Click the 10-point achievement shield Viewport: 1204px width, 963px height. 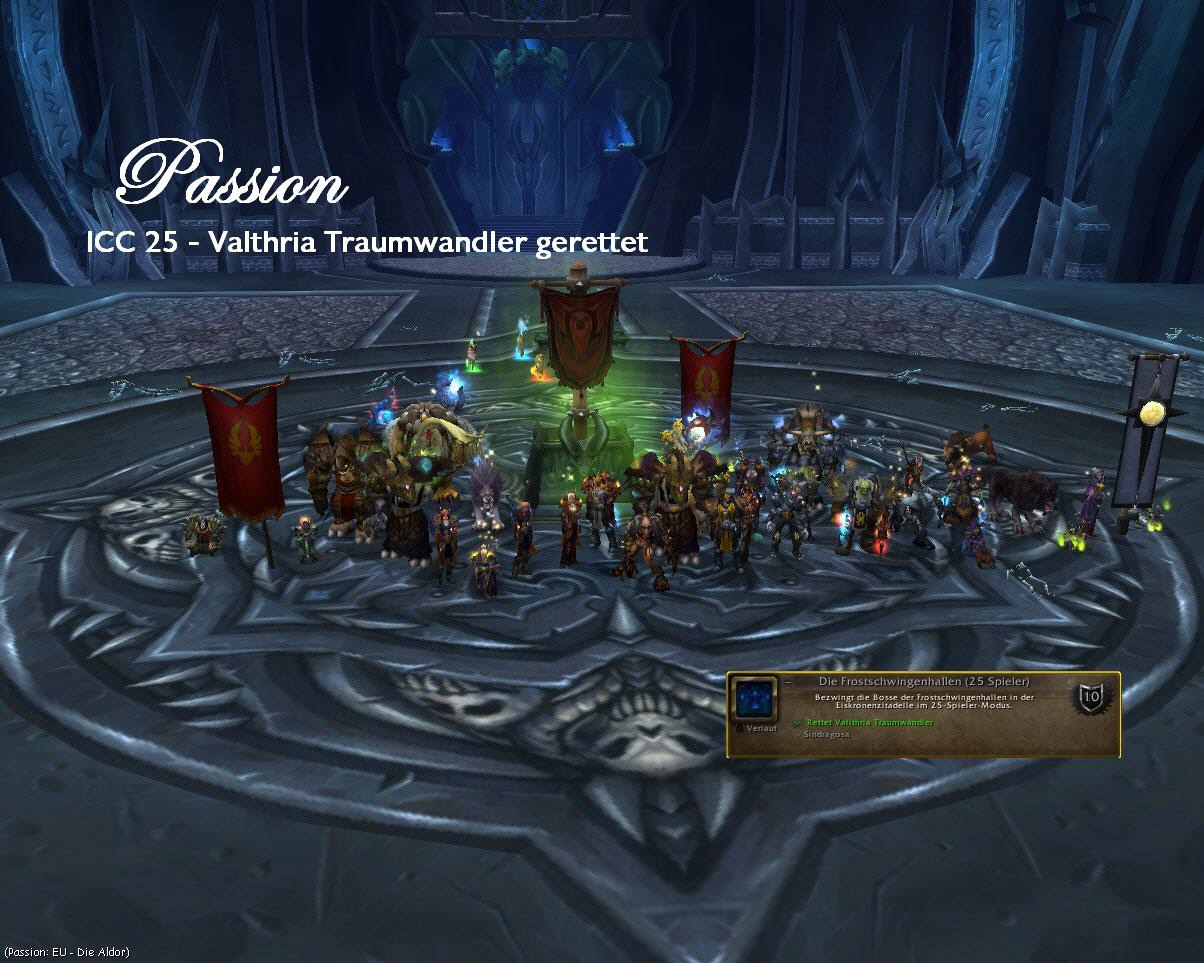pos(1091,697)
